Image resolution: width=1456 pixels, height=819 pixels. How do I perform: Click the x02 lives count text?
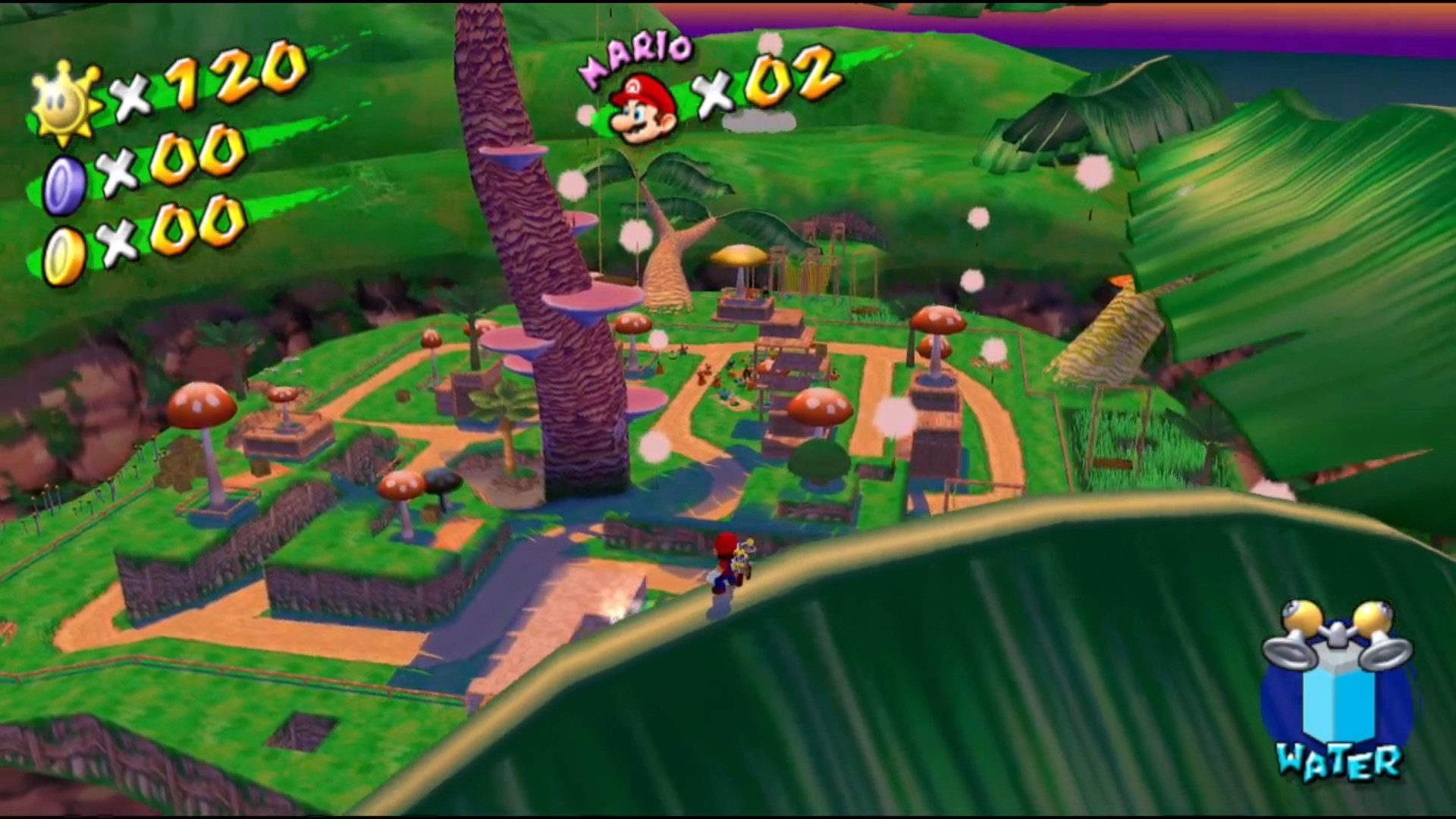[766, 83]
